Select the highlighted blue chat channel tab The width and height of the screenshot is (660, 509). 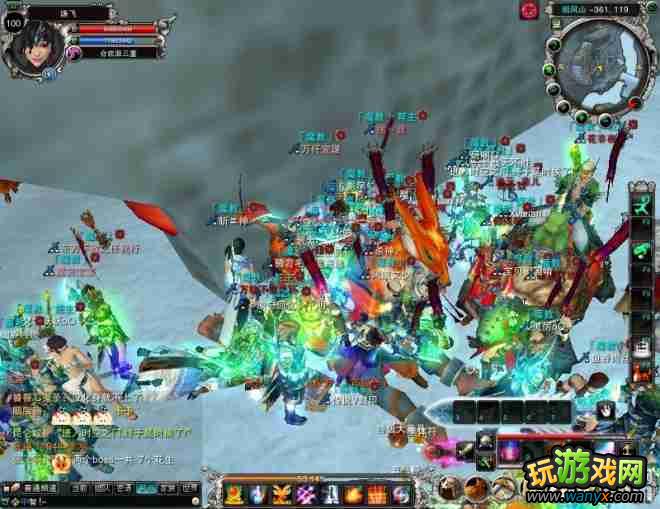tap(146, 488)
